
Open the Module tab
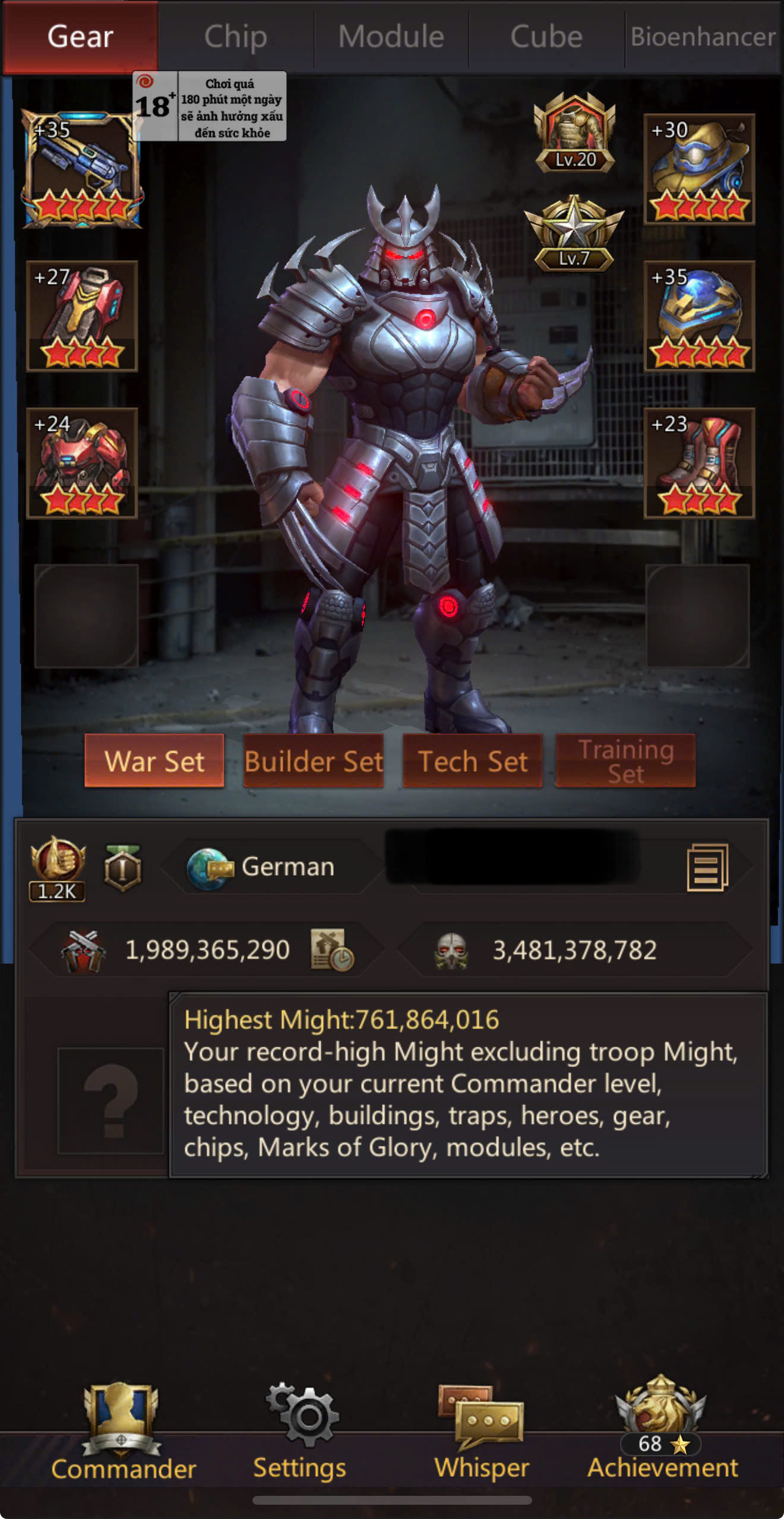tap(391, 37)
